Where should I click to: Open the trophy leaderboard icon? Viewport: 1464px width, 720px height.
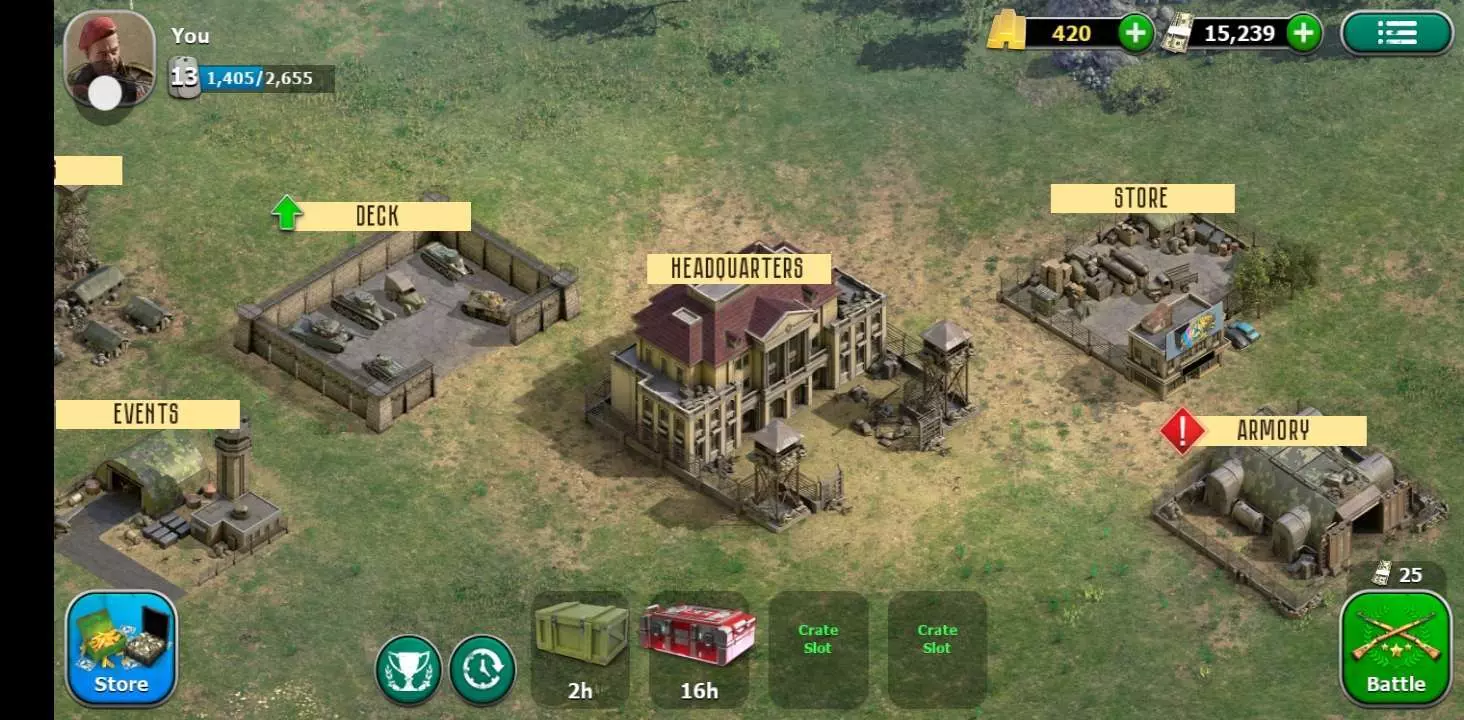point(409,669)
